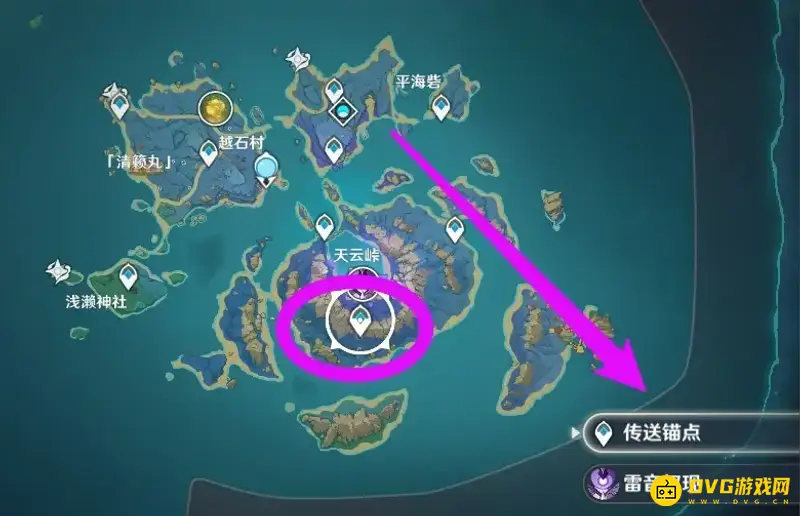This screenshot has height=516, width=800.
Task: Open the teleport waypoint beside 平海砦
Action: [x=440, y=107]
